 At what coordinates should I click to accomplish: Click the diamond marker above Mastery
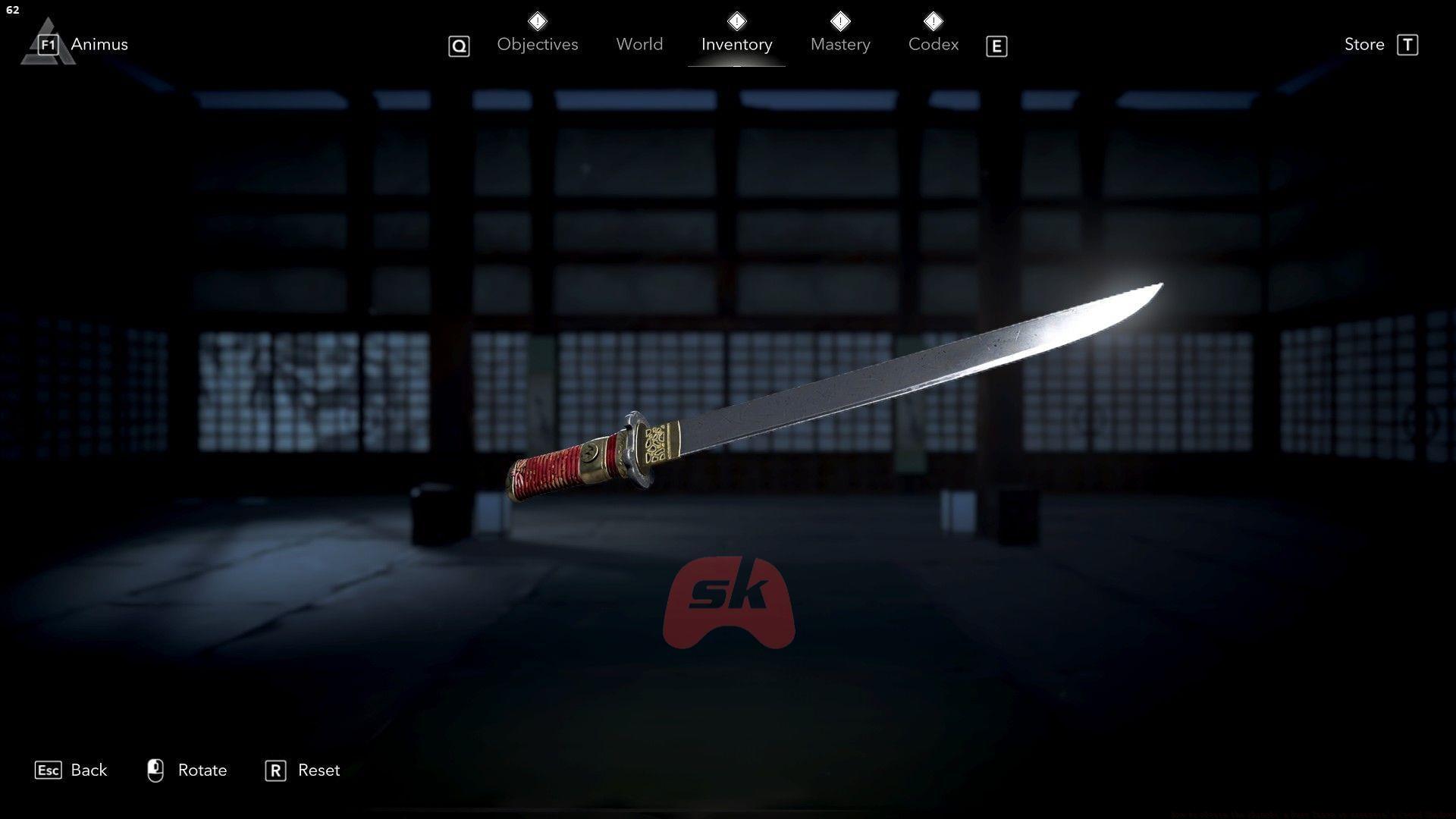click(840, 21)
